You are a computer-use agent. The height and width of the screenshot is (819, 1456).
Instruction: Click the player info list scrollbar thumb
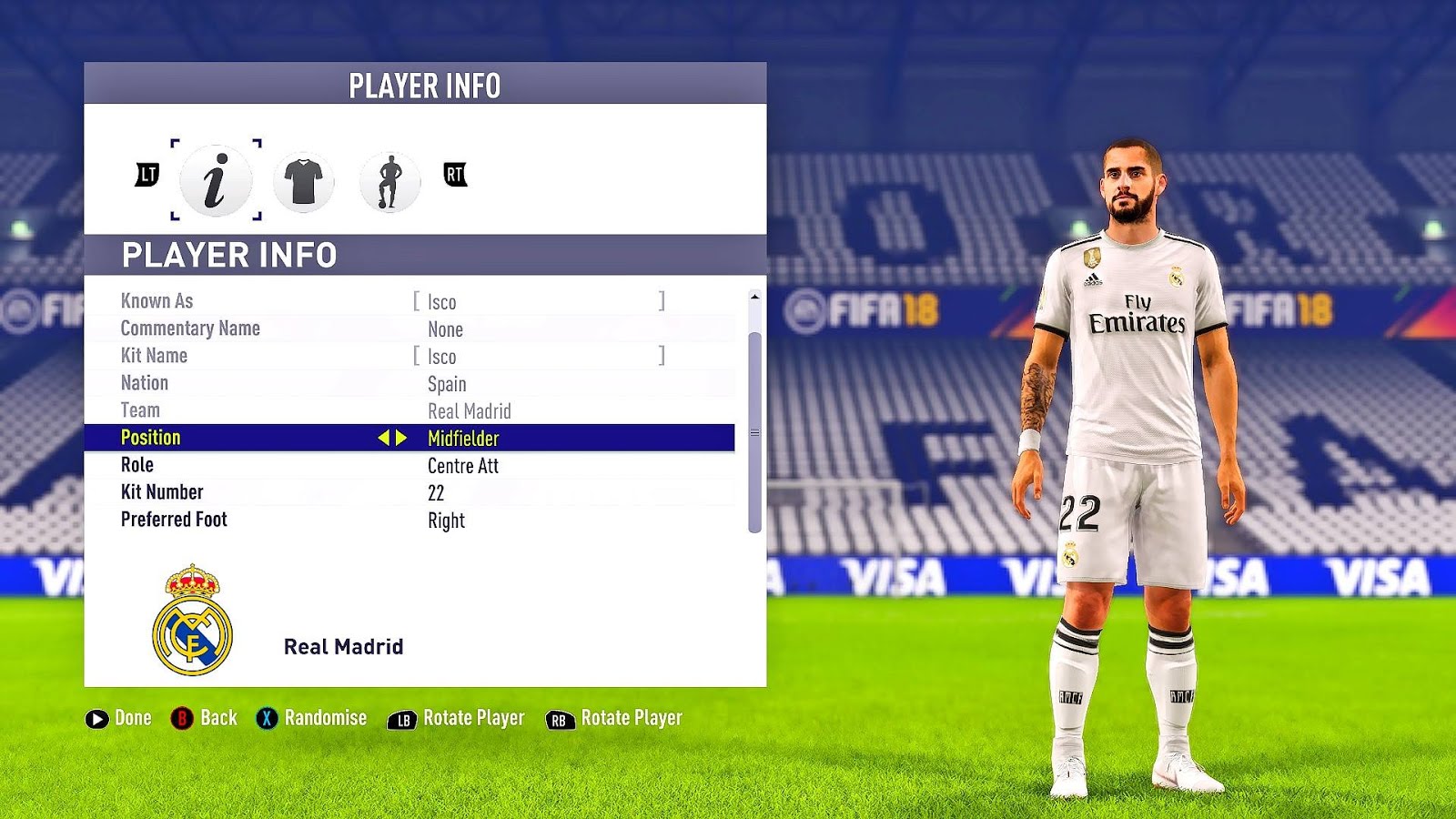(x=754, y=432)
